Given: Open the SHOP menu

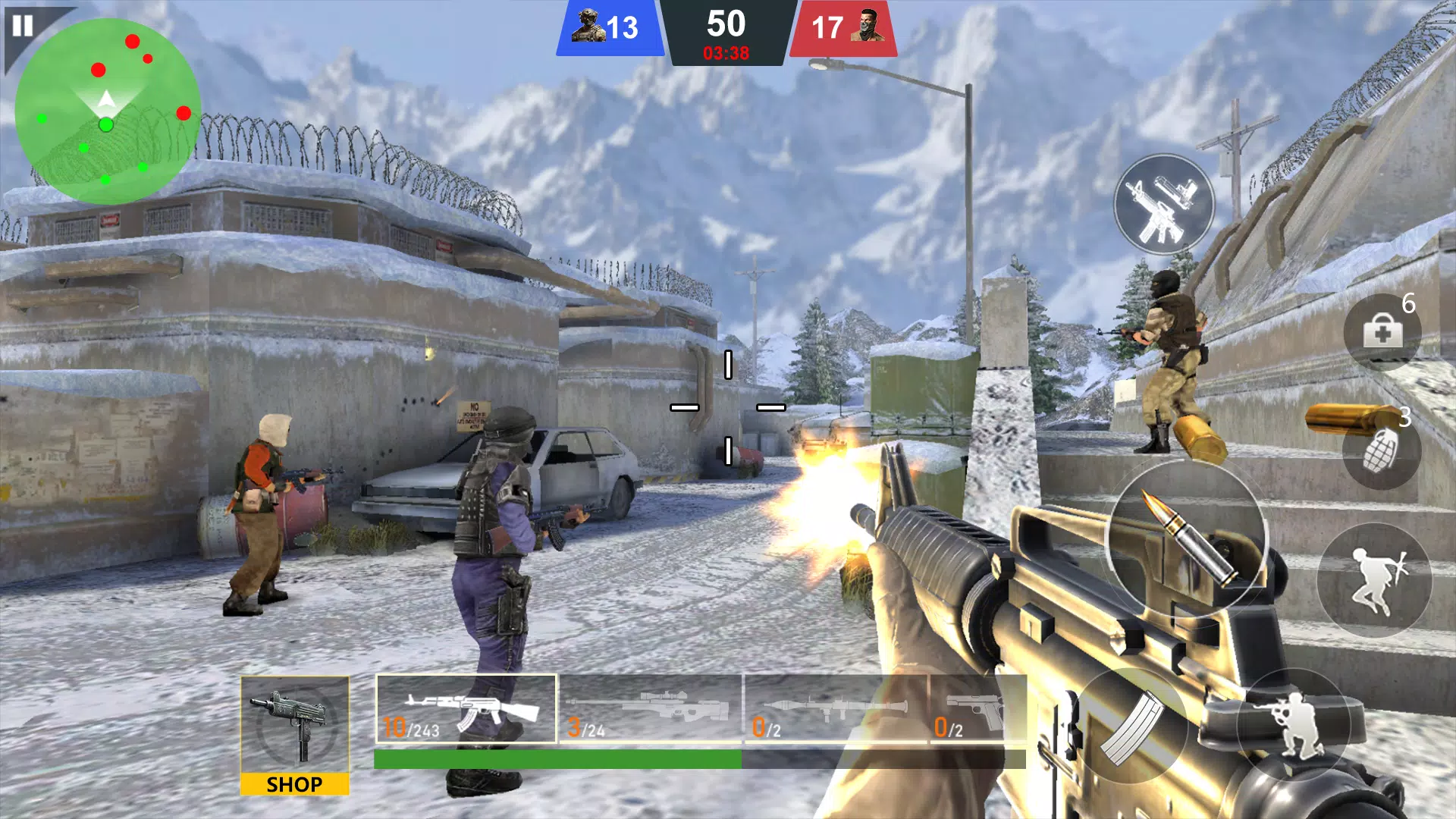Looking at the screenshot, I should pos(296,783).
